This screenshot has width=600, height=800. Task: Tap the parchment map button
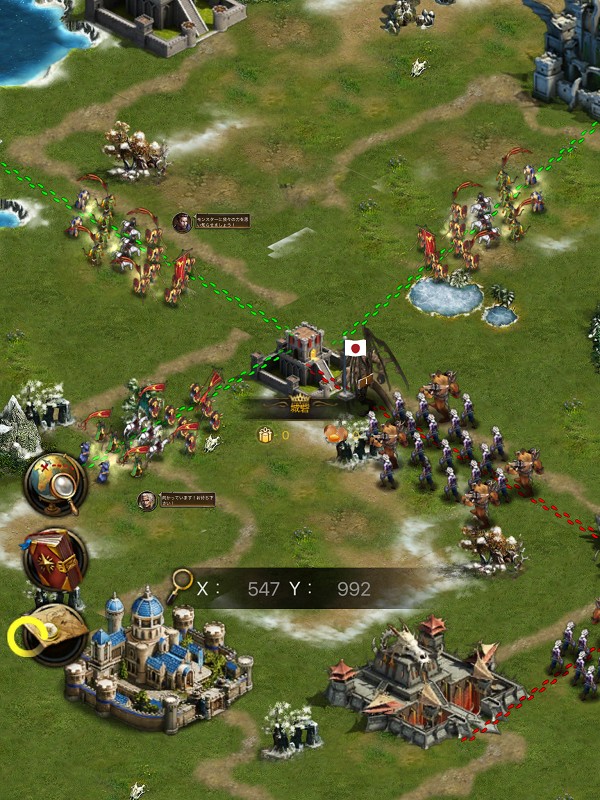[56, 632]
